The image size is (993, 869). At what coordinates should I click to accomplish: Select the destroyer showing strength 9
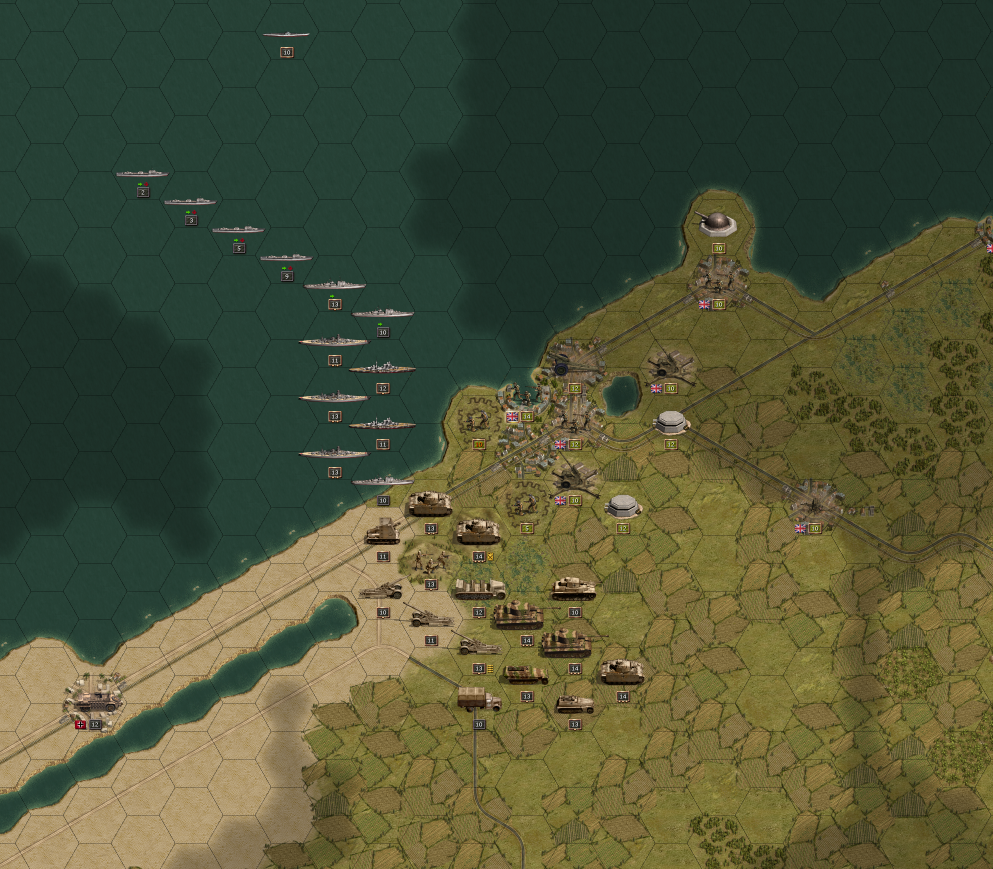pyautogui.click(x=286, y=259)
